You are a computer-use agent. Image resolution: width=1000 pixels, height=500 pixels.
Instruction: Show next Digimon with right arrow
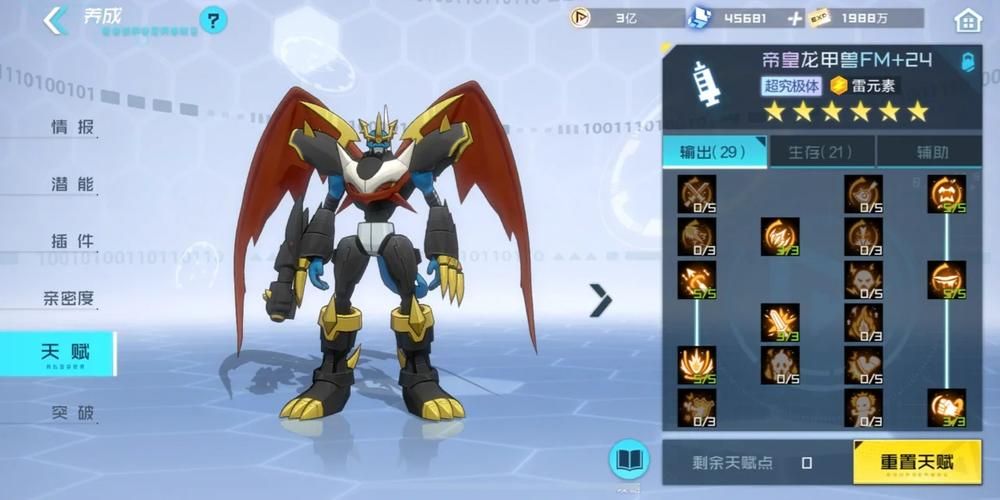click(600, 299)
